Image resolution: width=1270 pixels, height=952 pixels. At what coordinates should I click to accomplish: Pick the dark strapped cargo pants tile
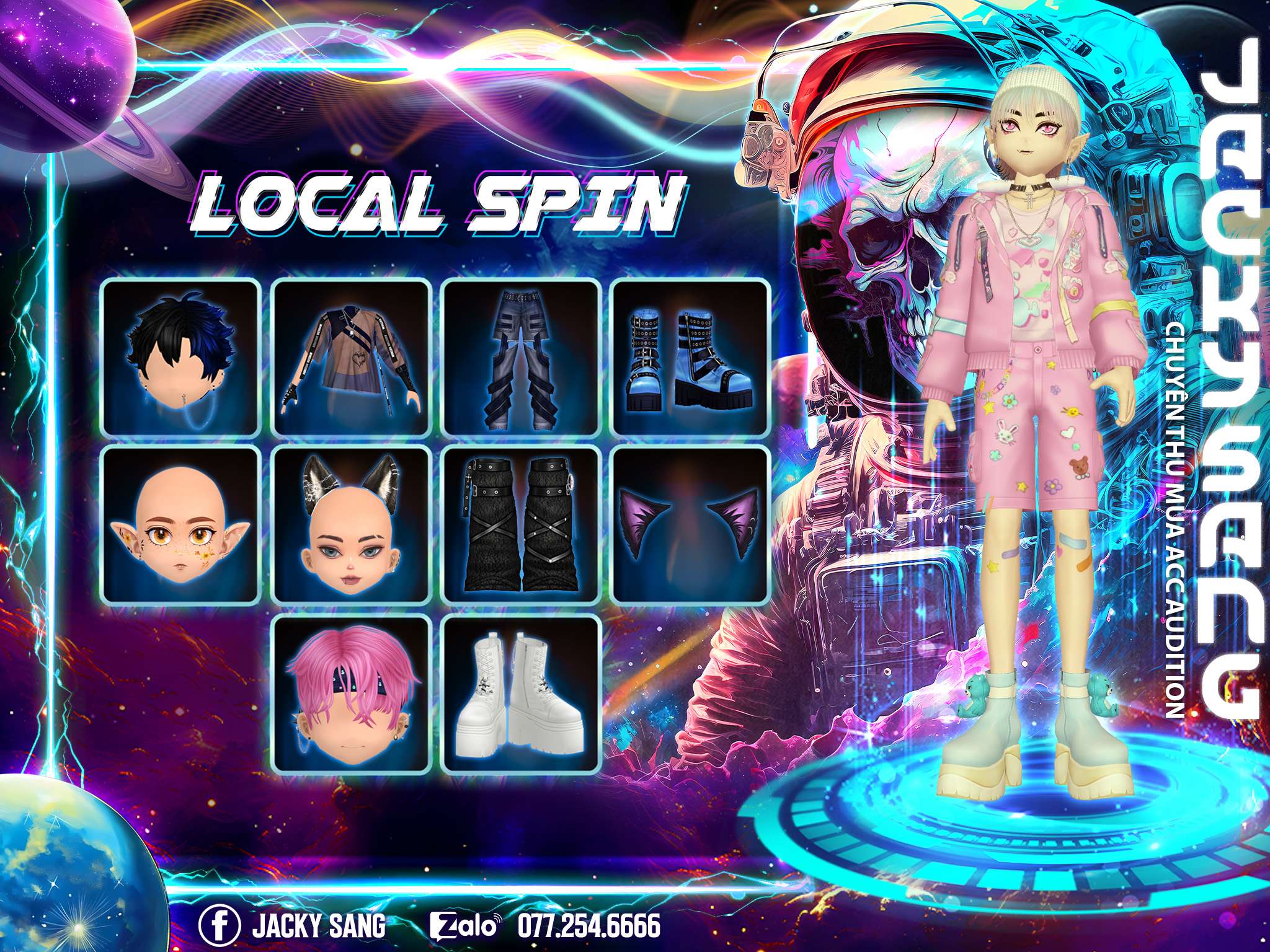(522, 357)
